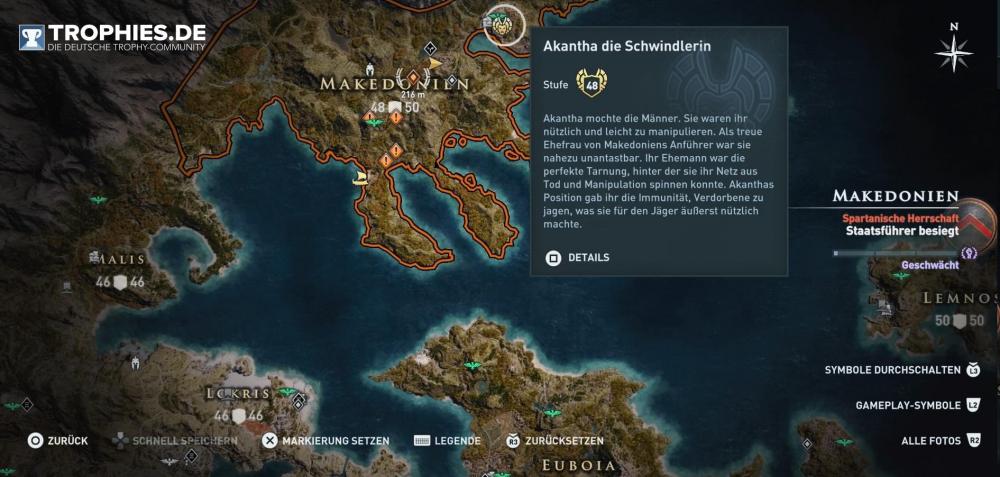Viewport: 1000px width, 477px height.
Task: Click the north compass rose
Action: pos(955,49)
